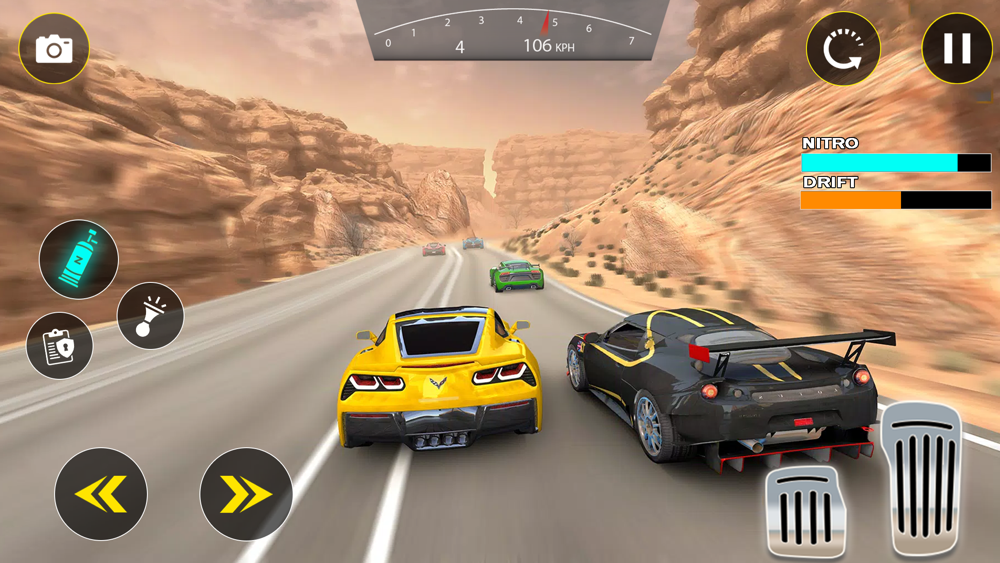Tap the clipboard shield button

coord(60,346)
